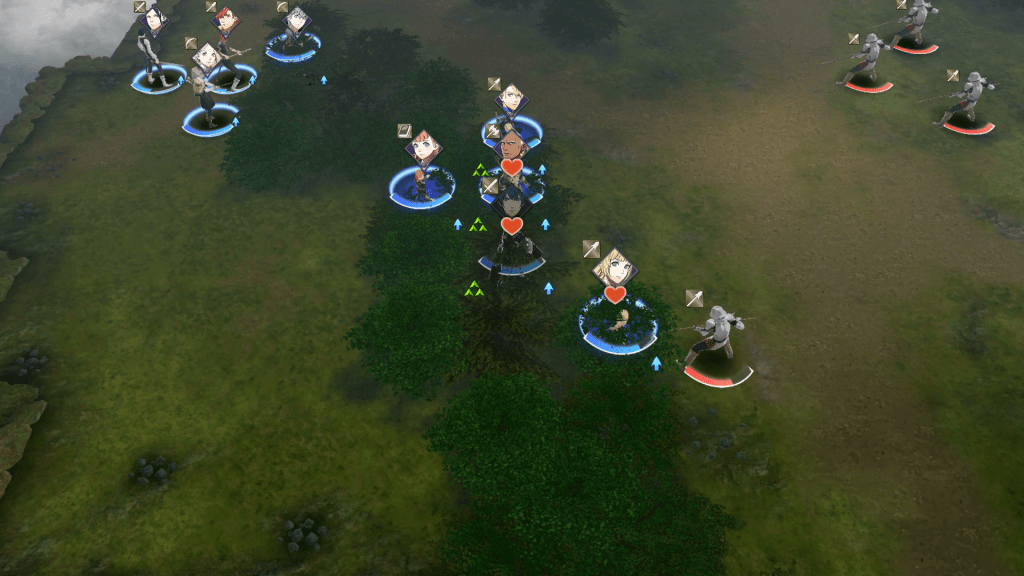Select the pale-haired female archer portrait
Image resolution: width=1024 pixels, height=576 pixels.
[x=207, y=57]
